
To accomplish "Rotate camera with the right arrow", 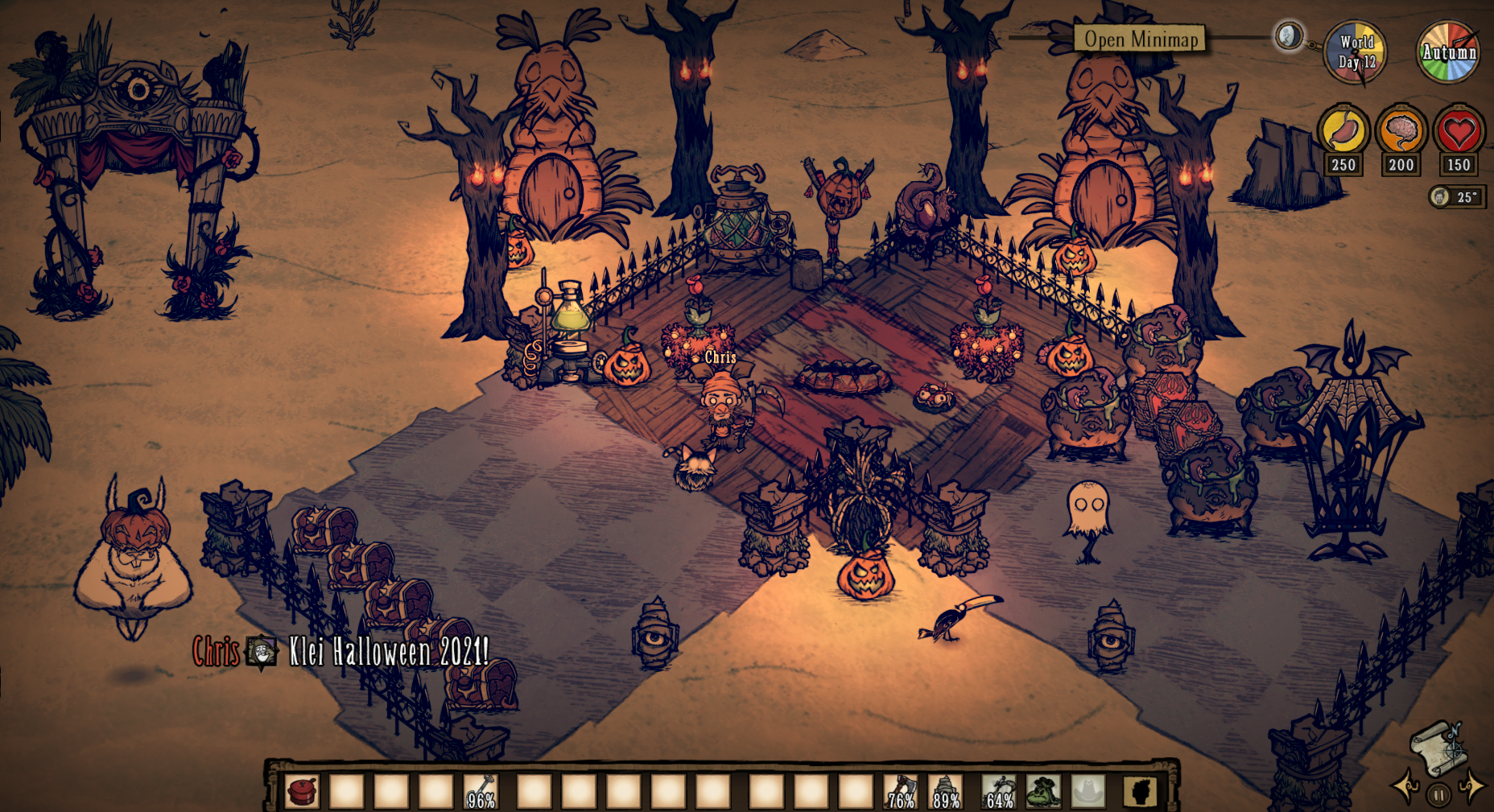I will 1471,786.
